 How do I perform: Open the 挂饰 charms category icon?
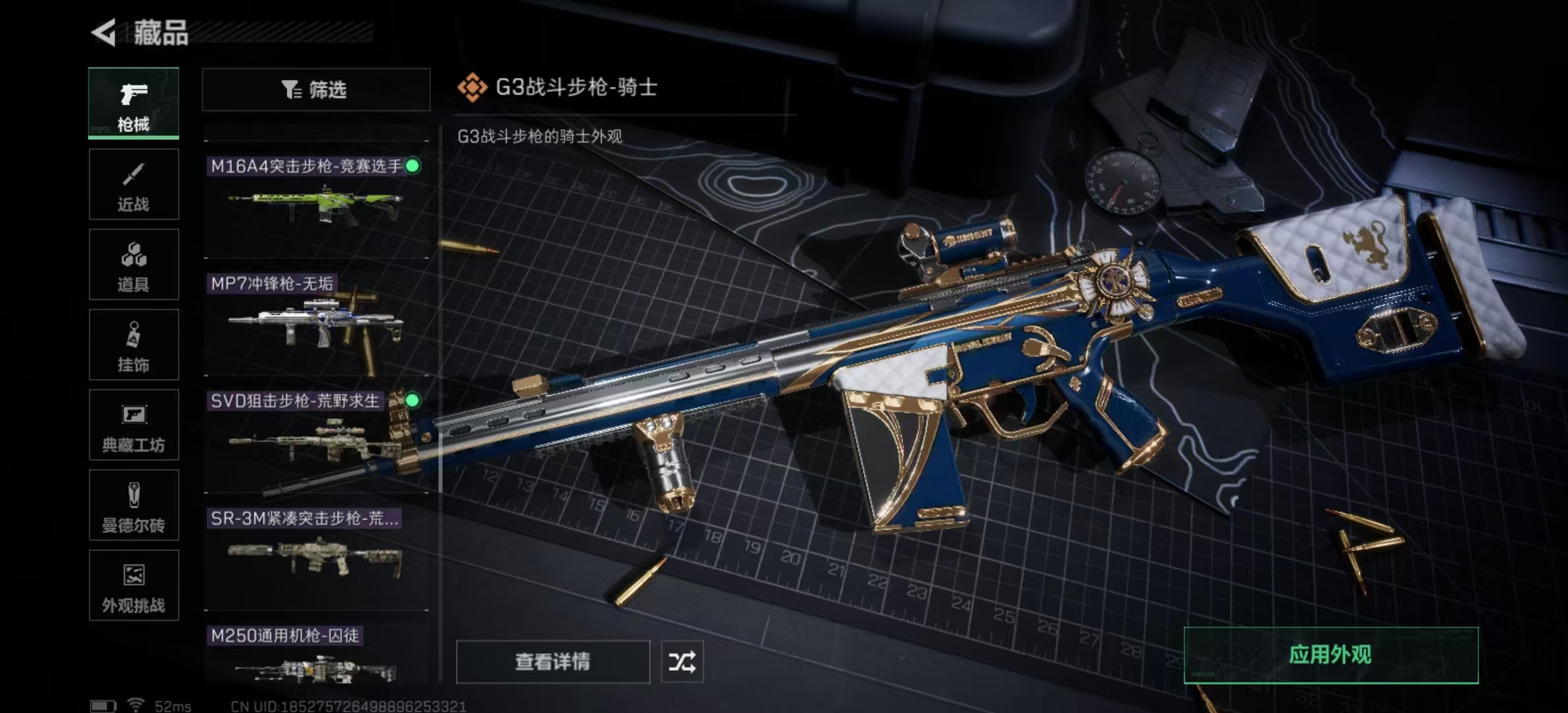point(133,345)
